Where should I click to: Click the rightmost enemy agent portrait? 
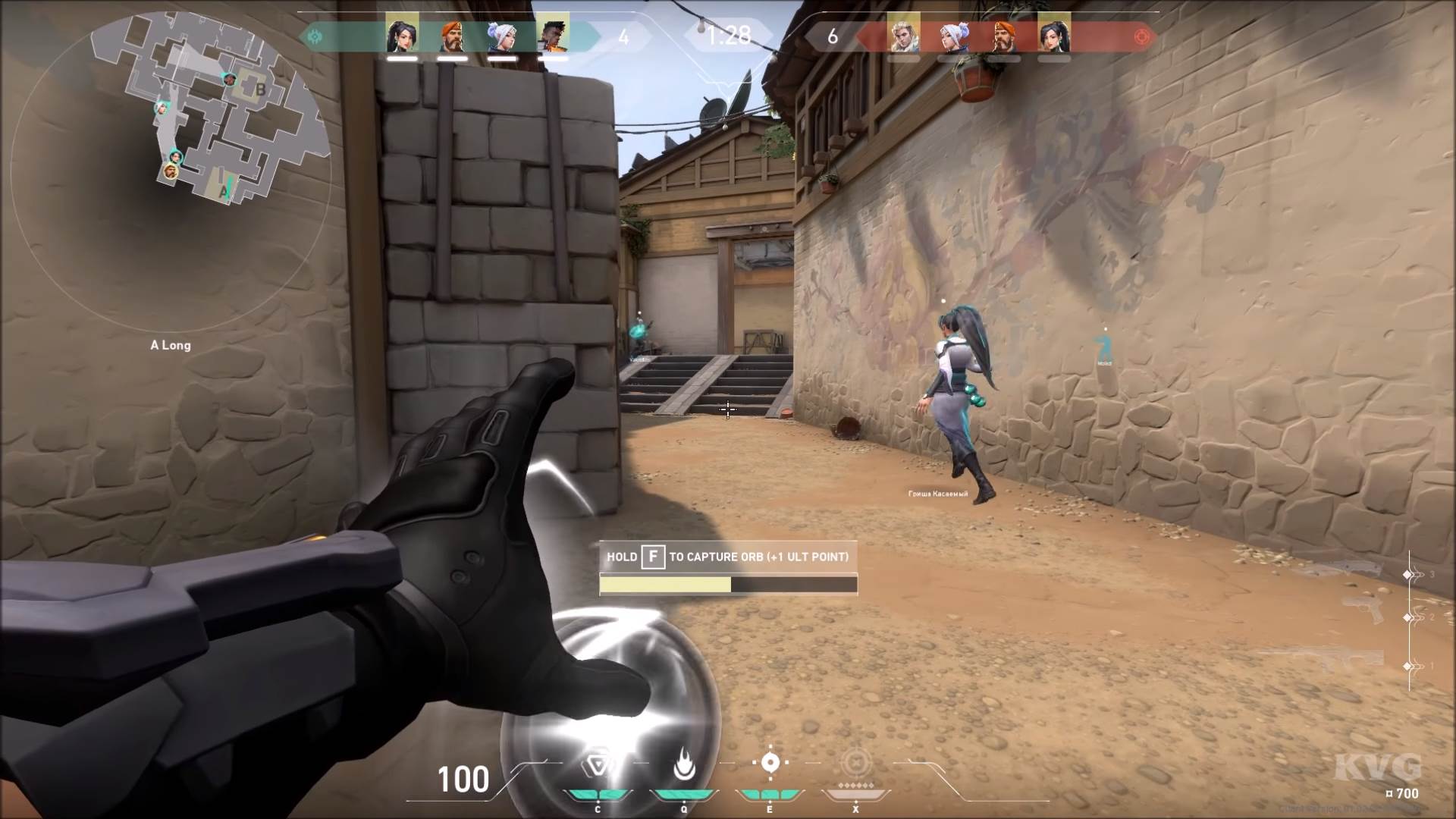[x=1053, y=34]
